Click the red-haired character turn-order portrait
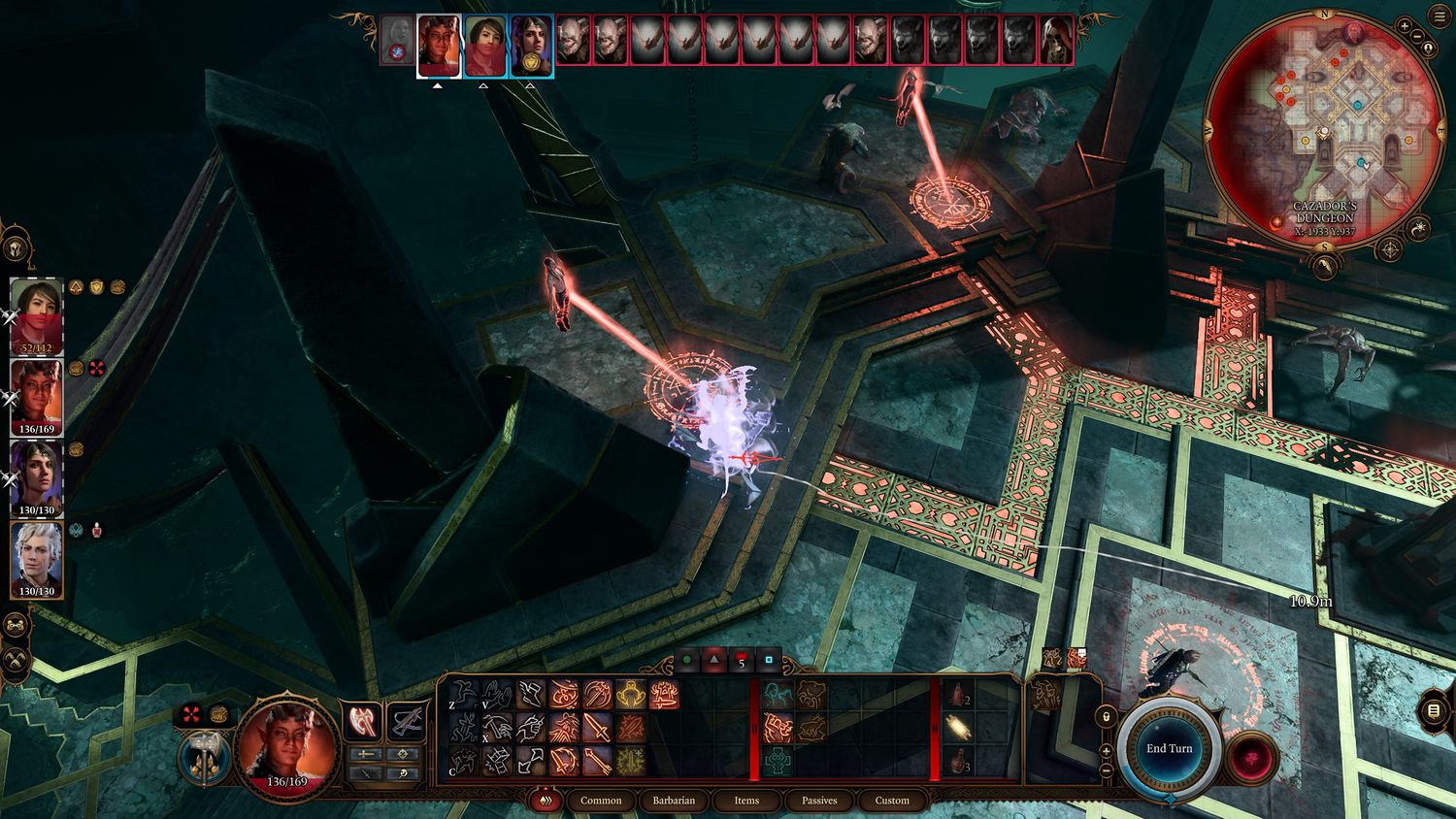1456x819 pixels. coord(439,44)
